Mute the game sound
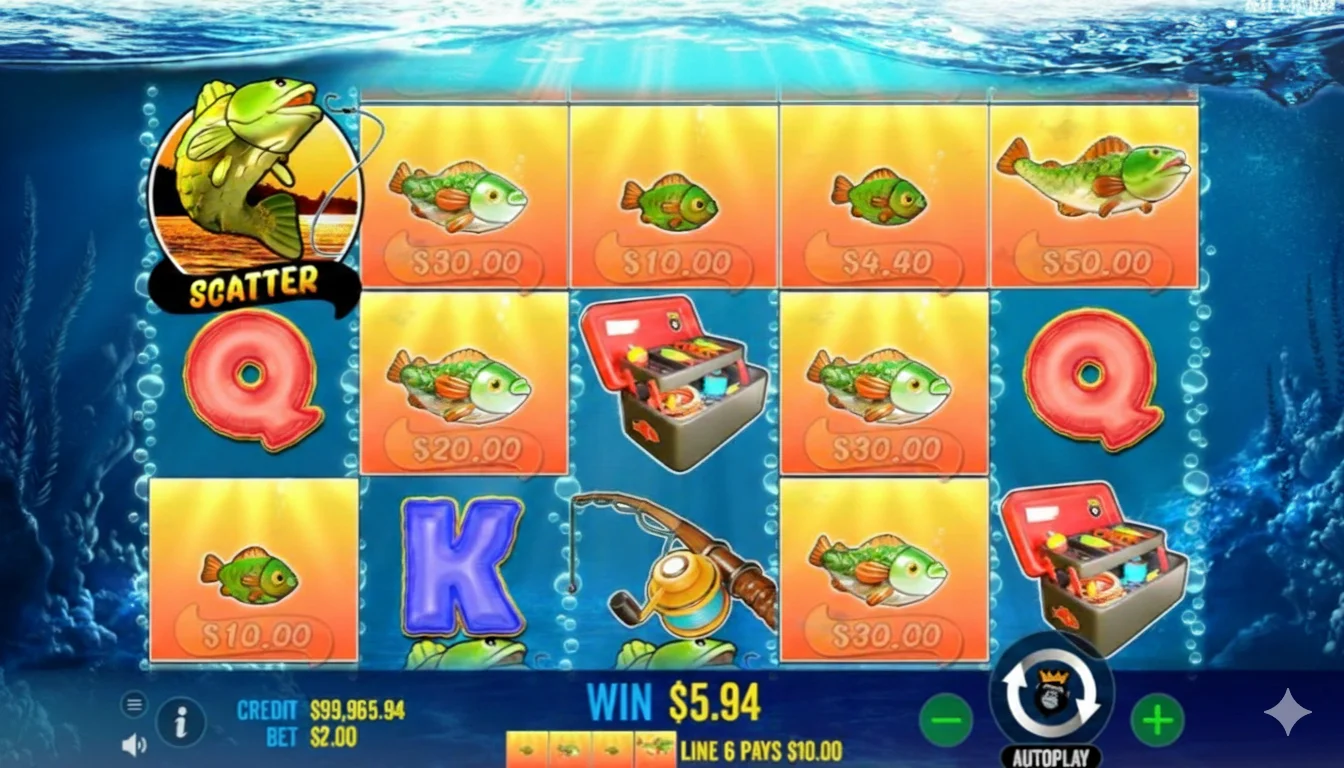The width and height of the screenshot is (1344, 768). (135, 745)
